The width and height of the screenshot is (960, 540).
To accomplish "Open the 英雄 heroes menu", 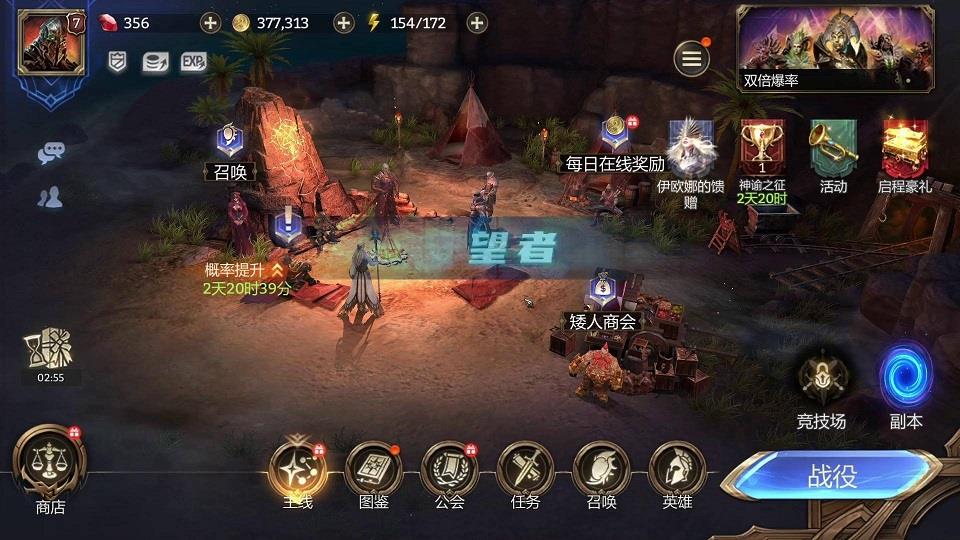I will (677, 470).
